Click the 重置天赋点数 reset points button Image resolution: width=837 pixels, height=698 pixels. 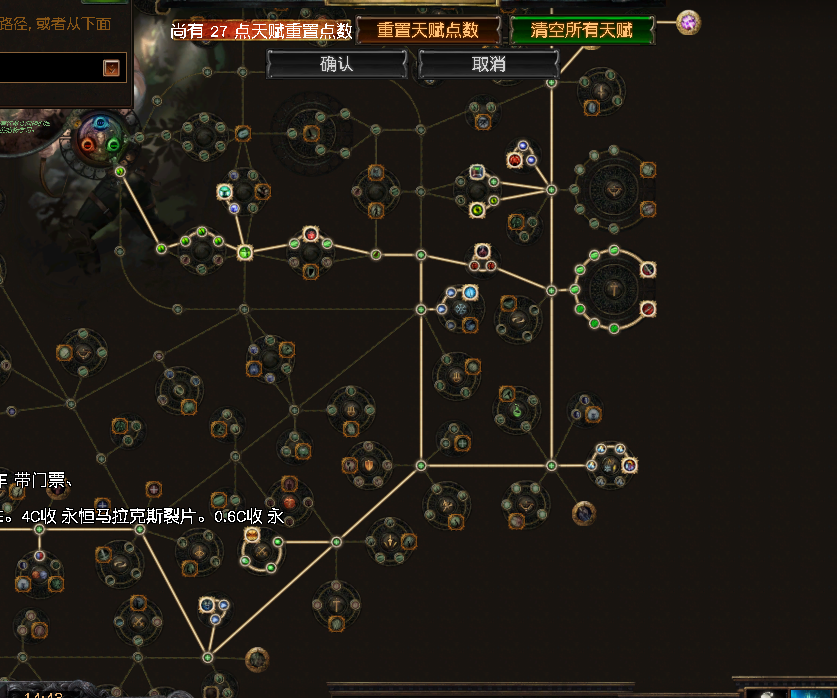(428, 30)
